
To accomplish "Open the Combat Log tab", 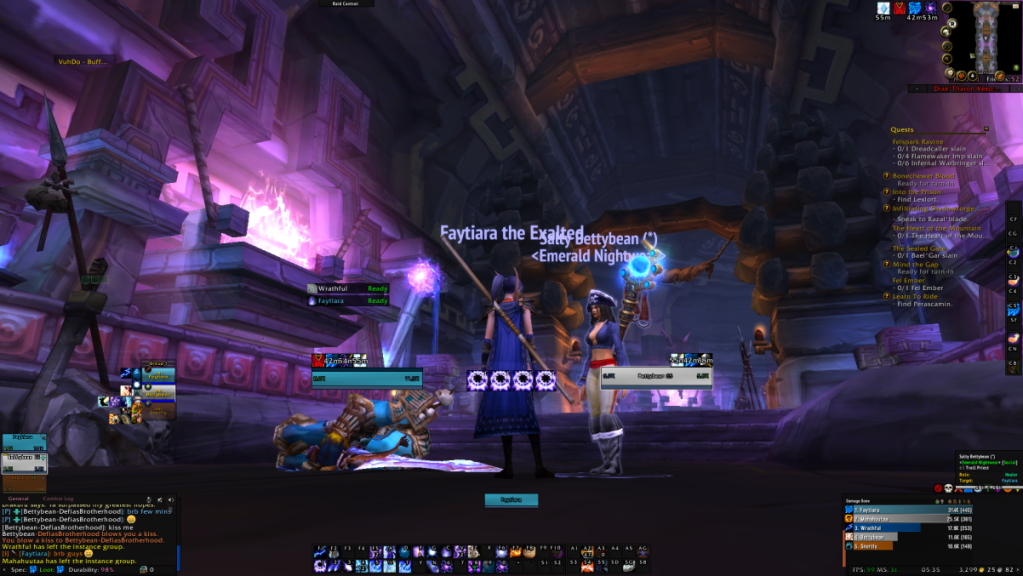I will tap(58, 498).
